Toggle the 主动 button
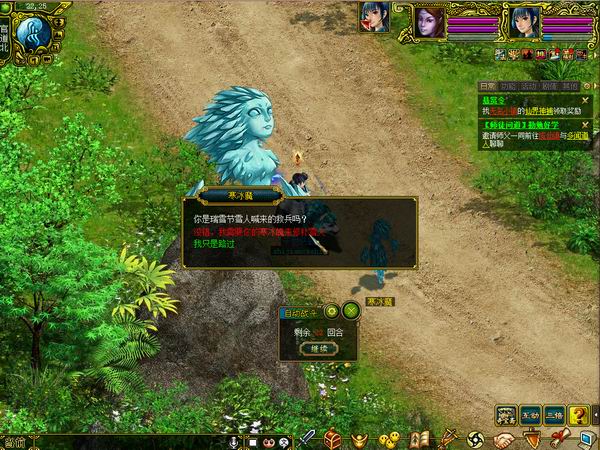 (x=530, y=414)
